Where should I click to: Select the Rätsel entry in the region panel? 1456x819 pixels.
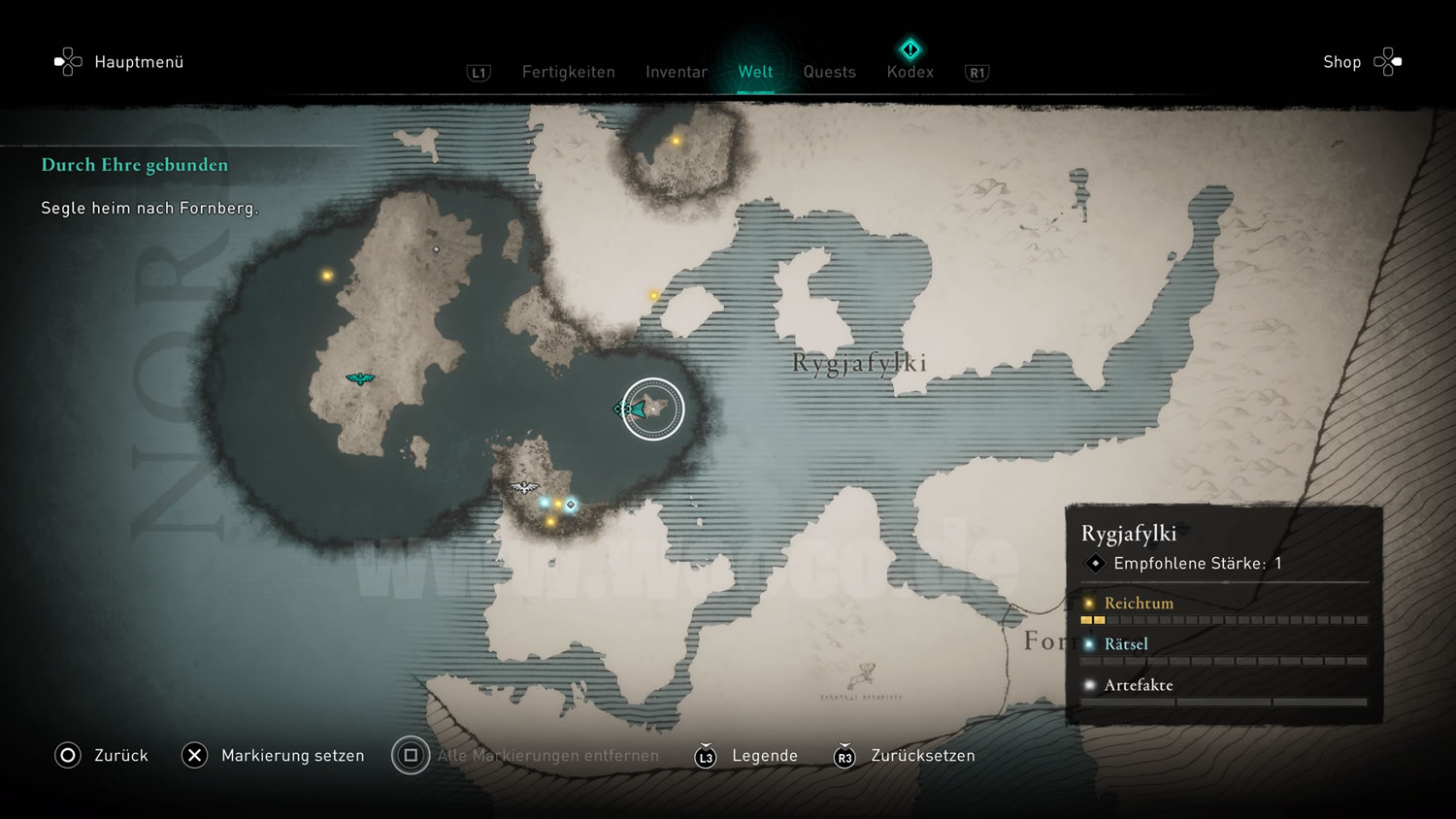point(1126,644)
